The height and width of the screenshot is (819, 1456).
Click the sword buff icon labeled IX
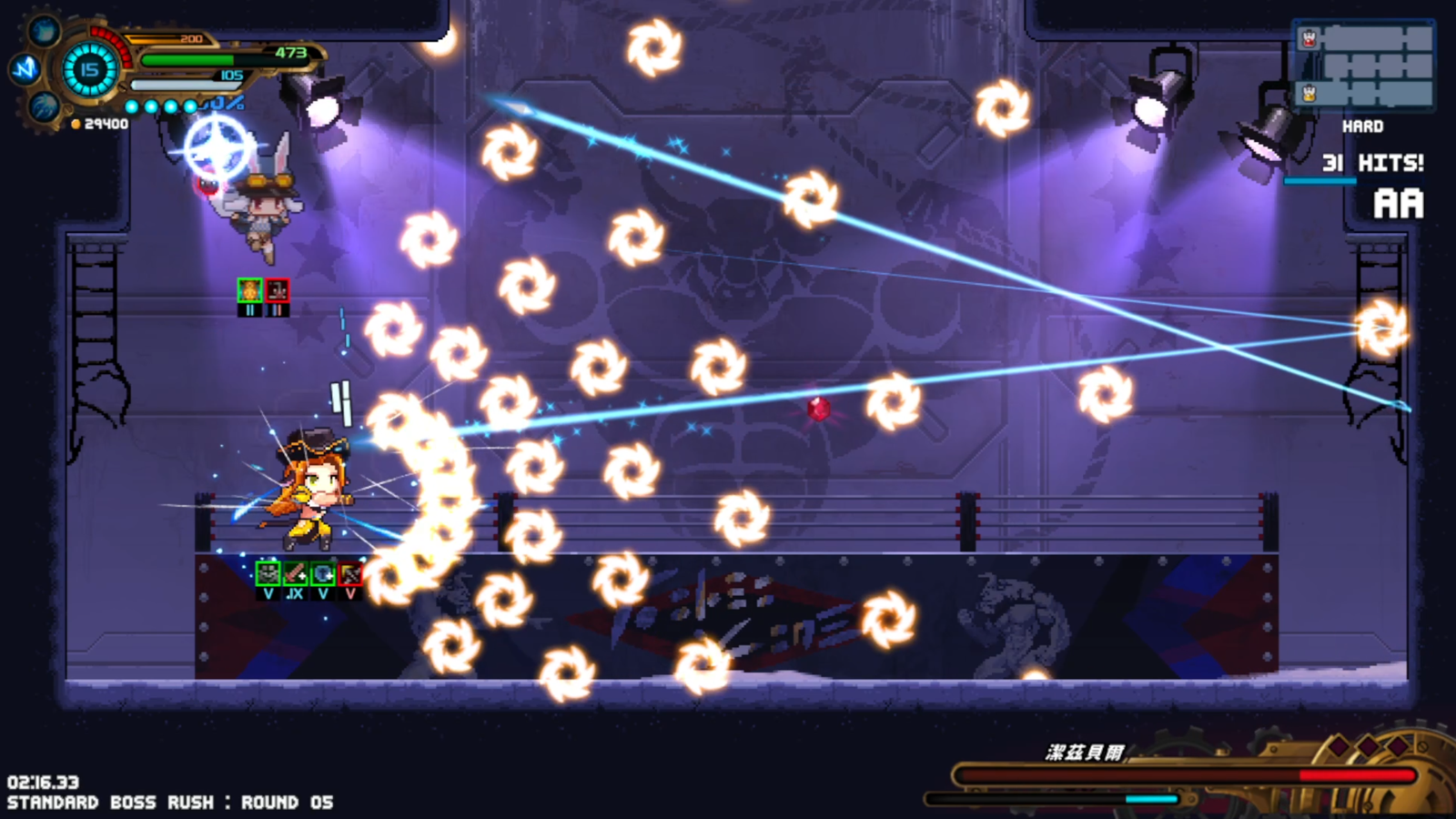click(x=295, y=573)
